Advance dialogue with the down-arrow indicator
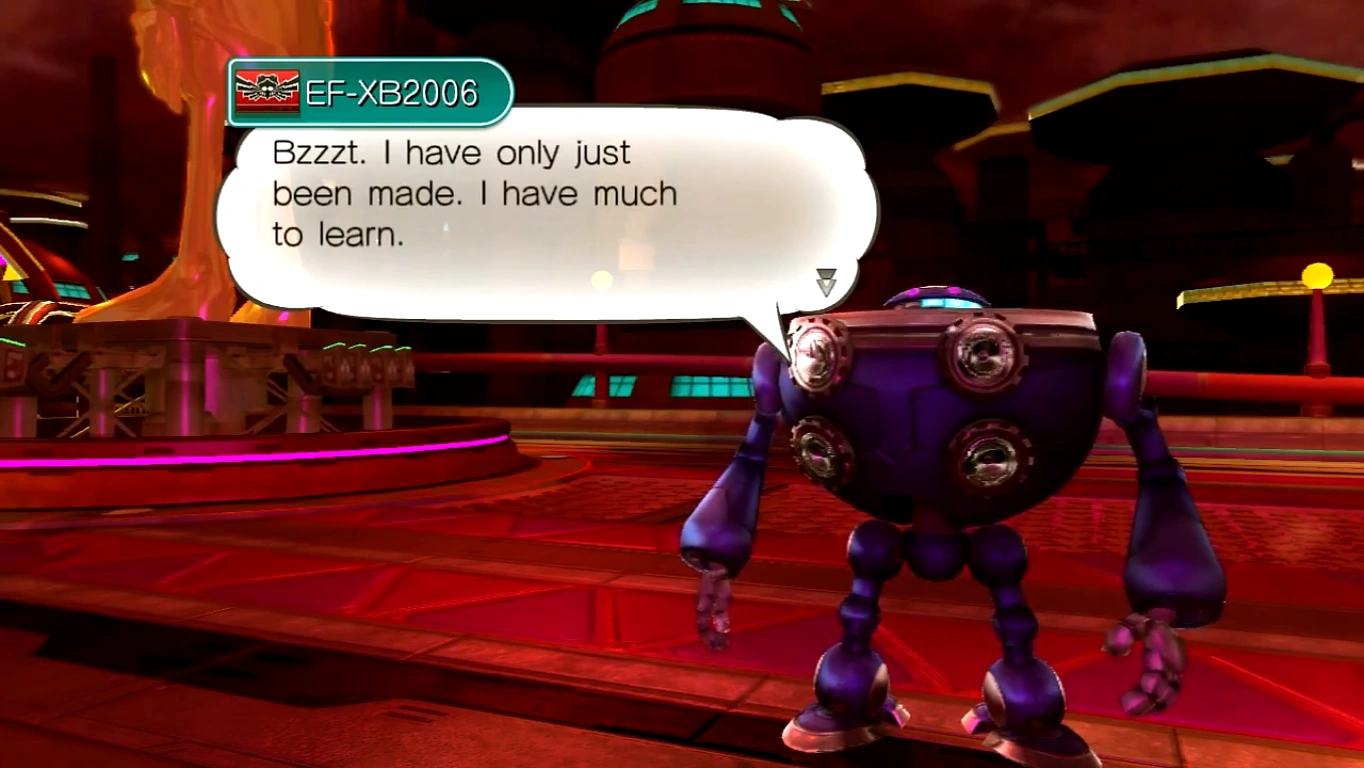Viewport: 1364px width, 768px height. [826, 282]
